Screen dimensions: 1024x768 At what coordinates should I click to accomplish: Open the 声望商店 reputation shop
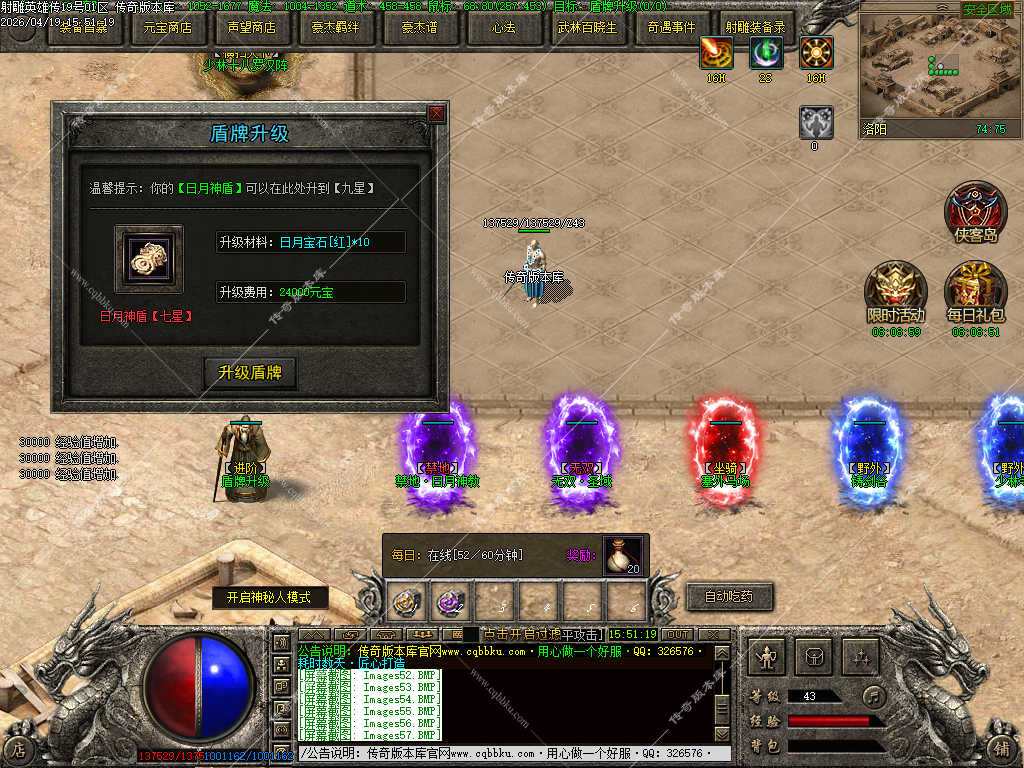pos(251,28)
